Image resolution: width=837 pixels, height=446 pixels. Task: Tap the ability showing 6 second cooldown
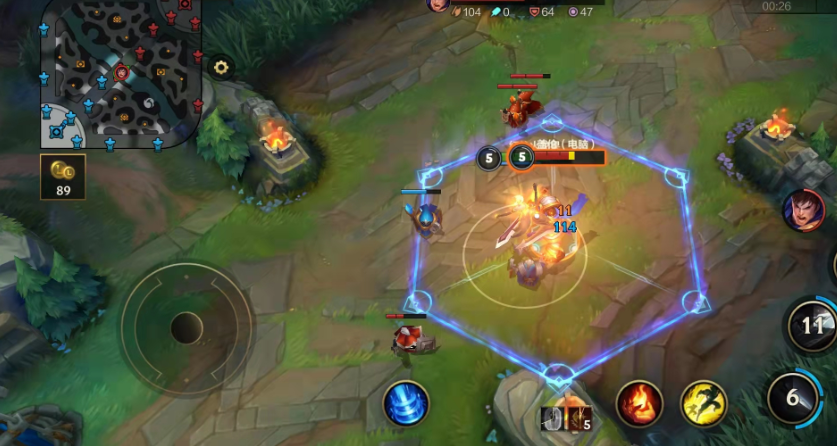click(x=793, y=398)
